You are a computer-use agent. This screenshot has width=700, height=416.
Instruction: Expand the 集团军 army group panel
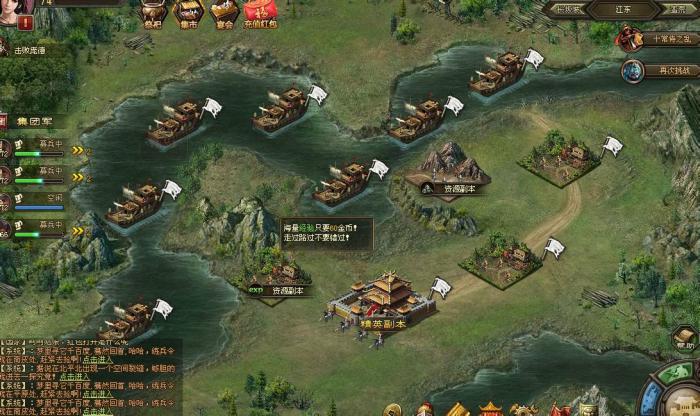pos(33,121)
